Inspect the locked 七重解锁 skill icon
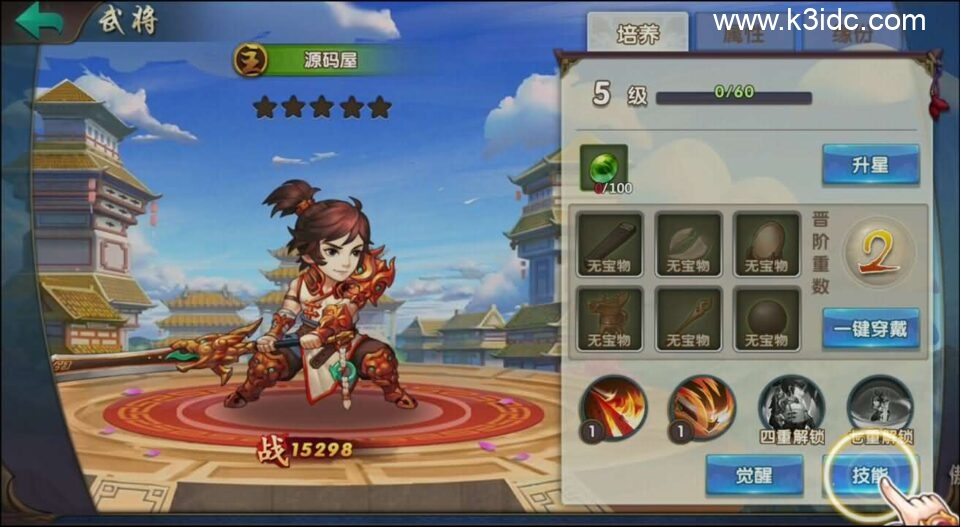 879,405
